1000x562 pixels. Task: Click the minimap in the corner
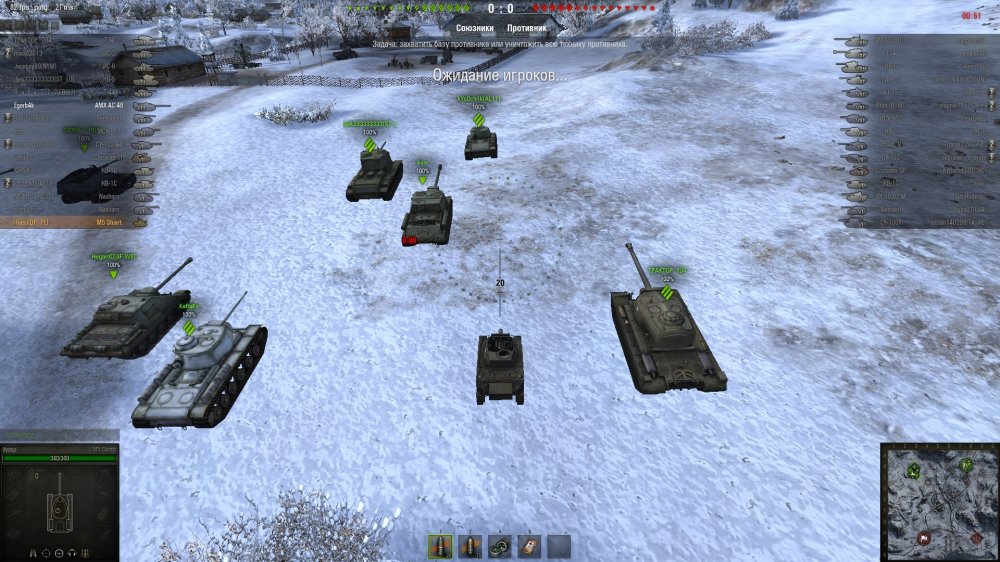click(938, 501)
